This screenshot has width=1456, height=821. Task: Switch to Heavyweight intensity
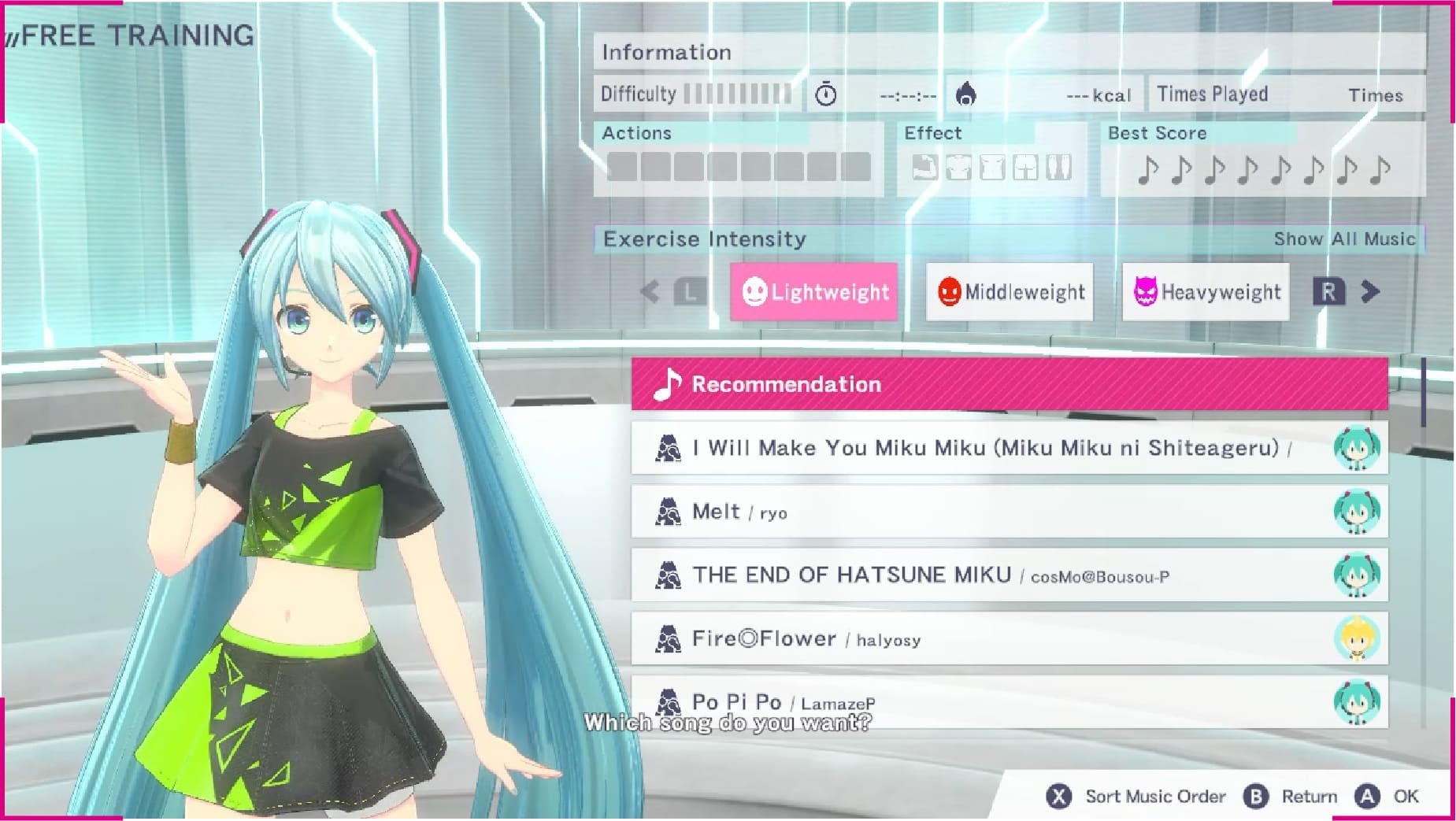tap(1206, 291)
